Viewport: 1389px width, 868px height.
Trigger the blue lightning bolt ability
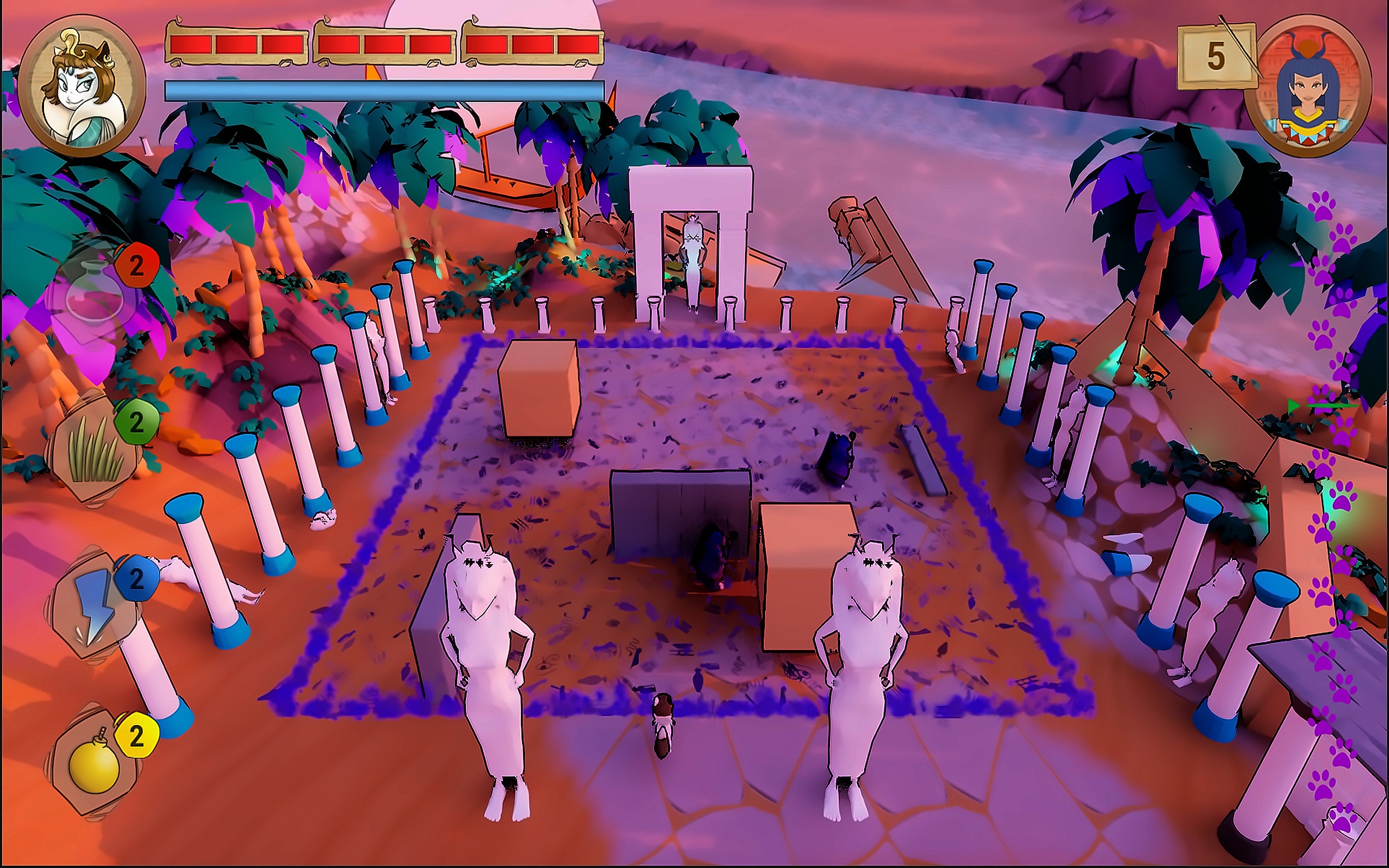point(93,604)
